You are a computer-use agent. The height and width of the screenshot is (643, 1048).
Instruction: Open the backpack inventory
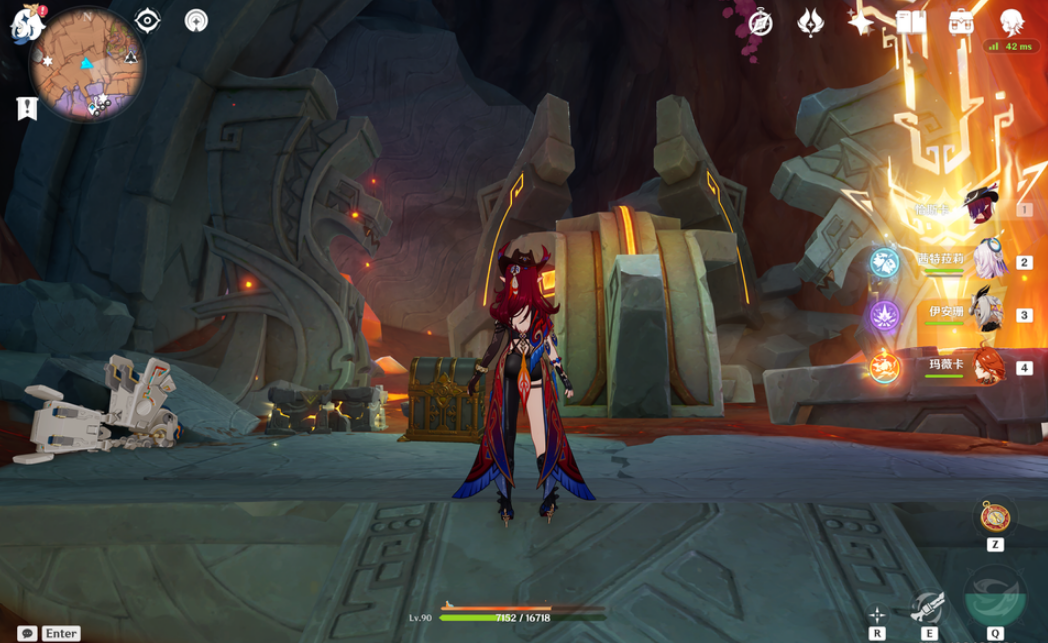[x=962, y=22]
